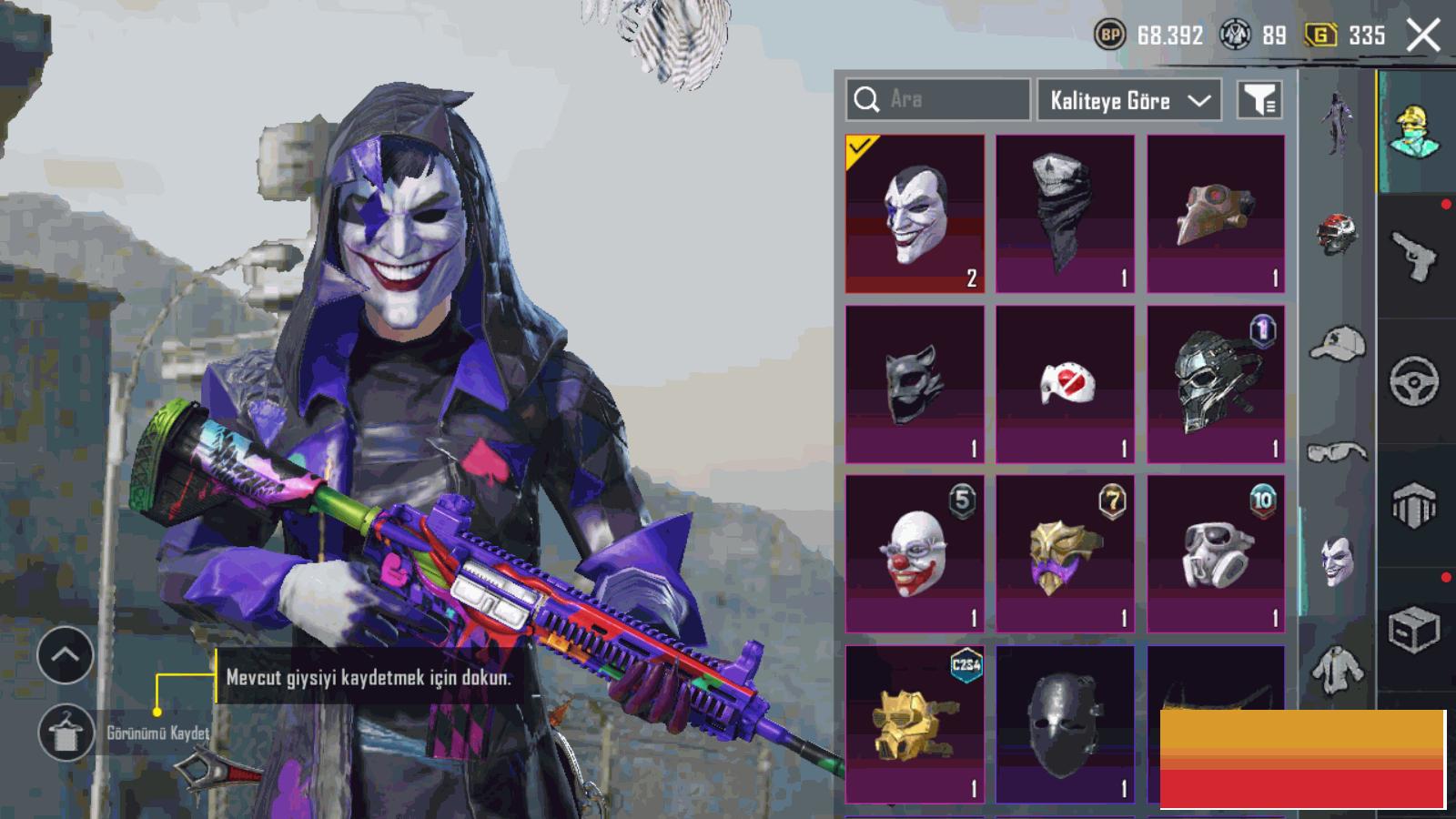1456x819 pixels.
Task: Open the vehicle steering wheel tab
Action: tap(1414, 381)
